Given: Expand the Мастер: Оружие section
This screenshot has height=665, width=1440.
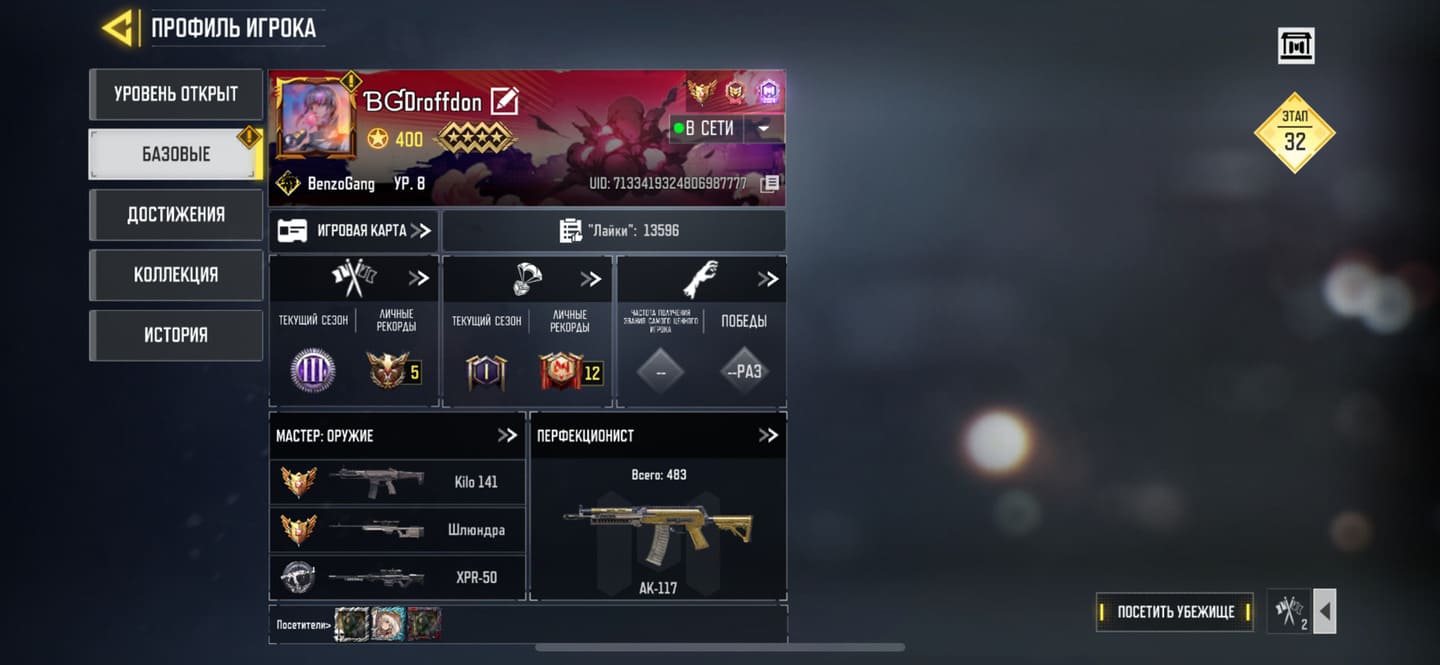Looking at the screenshot, I should click(507, 435).
